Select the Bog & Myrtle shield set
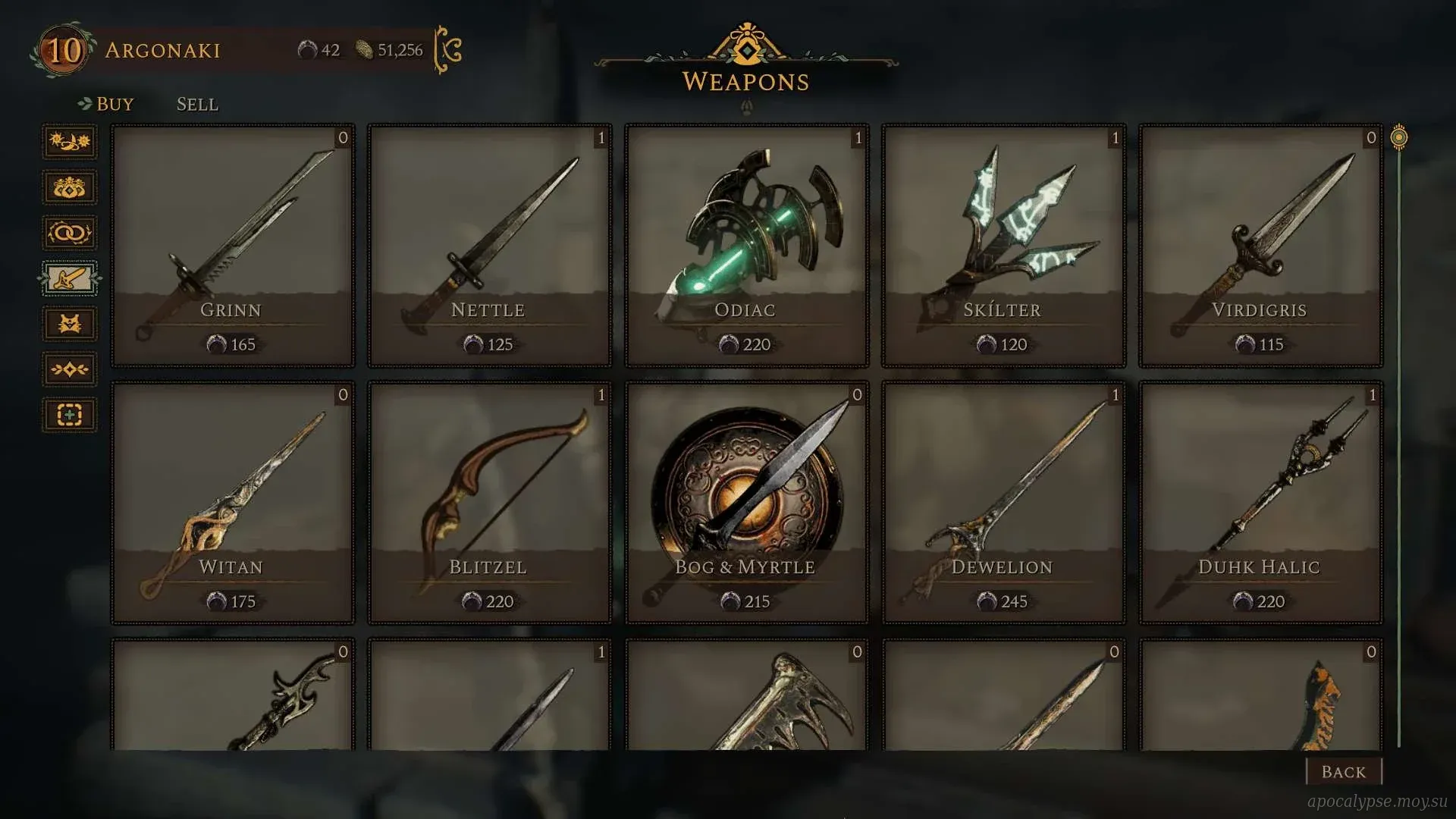 click(x=746, y=503)
